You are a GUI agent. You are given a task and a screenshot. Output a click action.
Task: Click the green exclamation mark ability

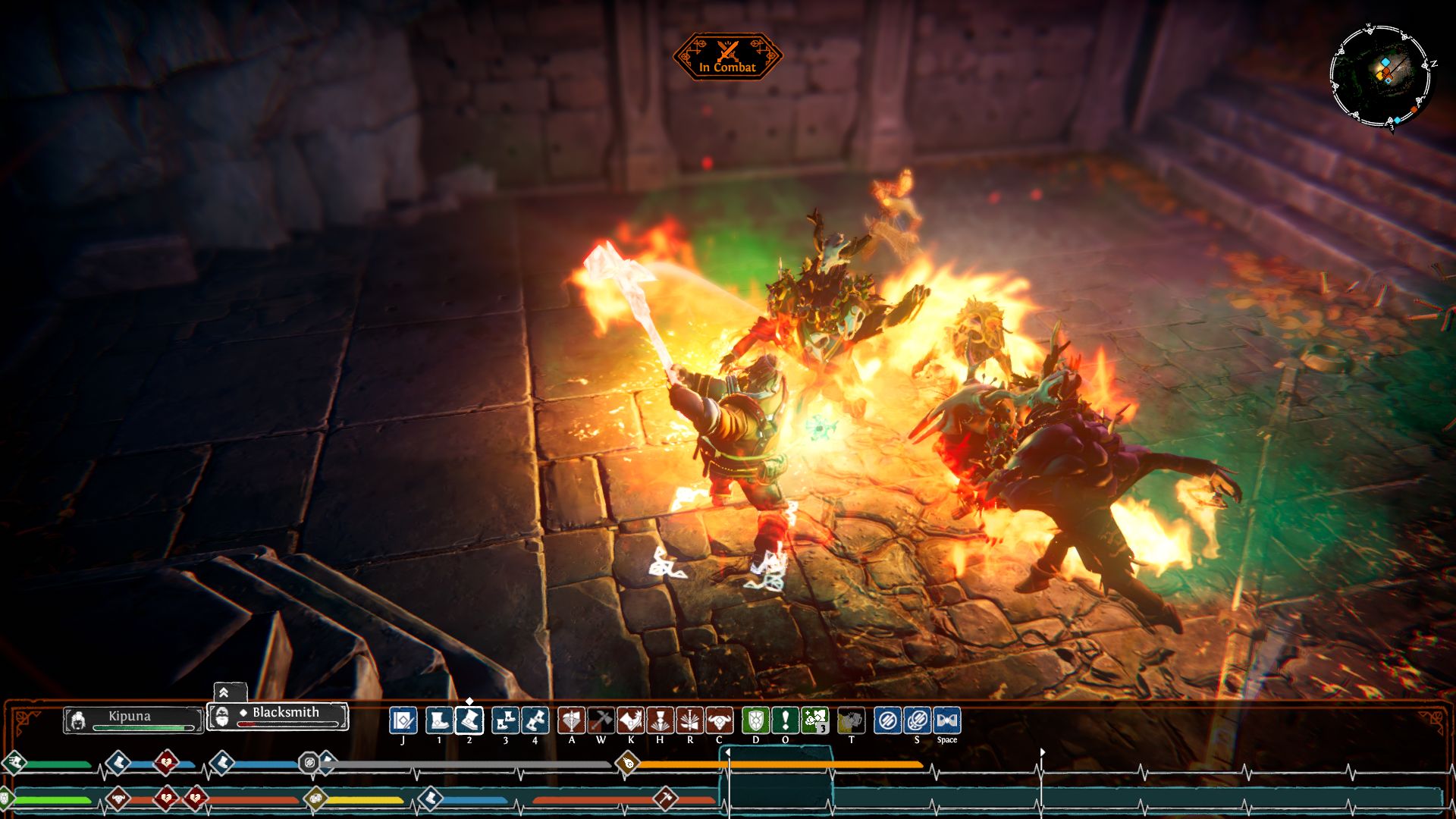785,720
